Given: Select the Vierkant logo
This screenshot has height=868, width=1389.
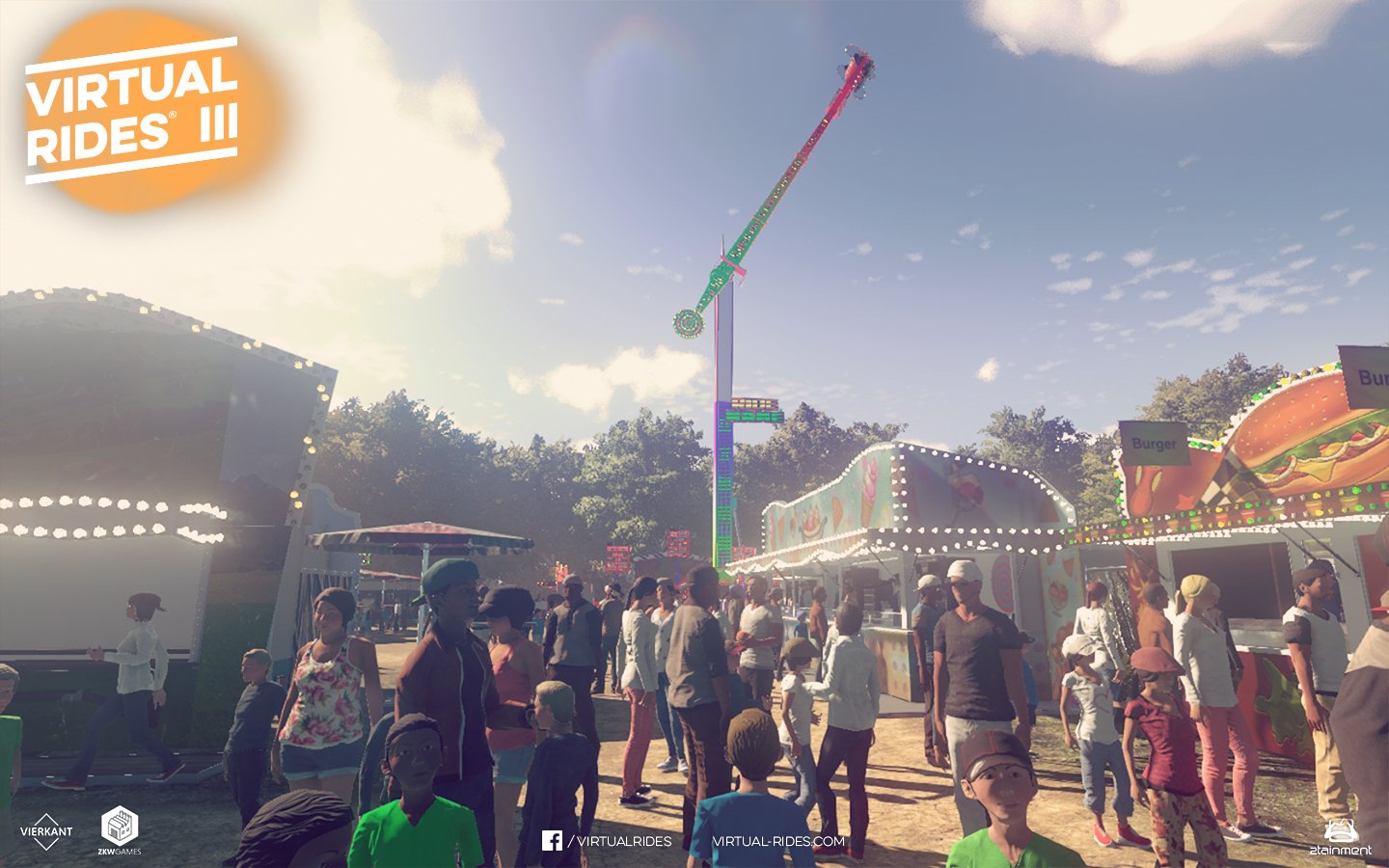Looking at the screenshot, I should pyautogui.click(x=46, y=831).
